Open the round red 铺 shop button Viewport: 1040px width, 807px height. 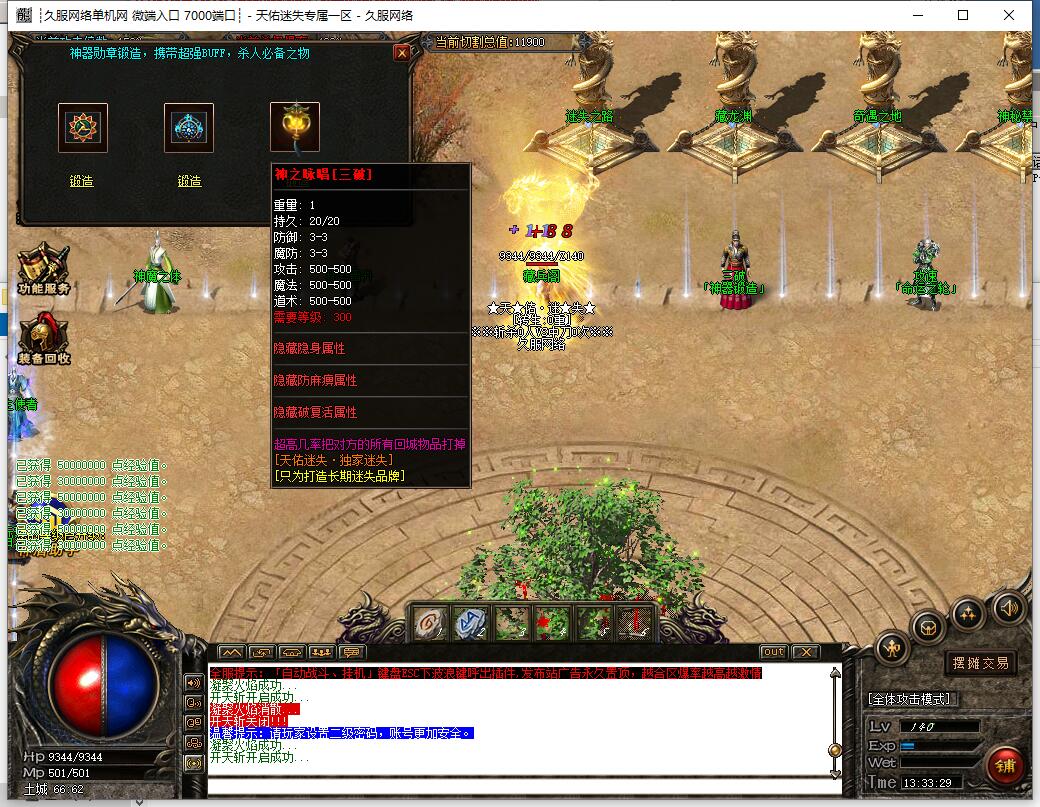point(1004,766)
